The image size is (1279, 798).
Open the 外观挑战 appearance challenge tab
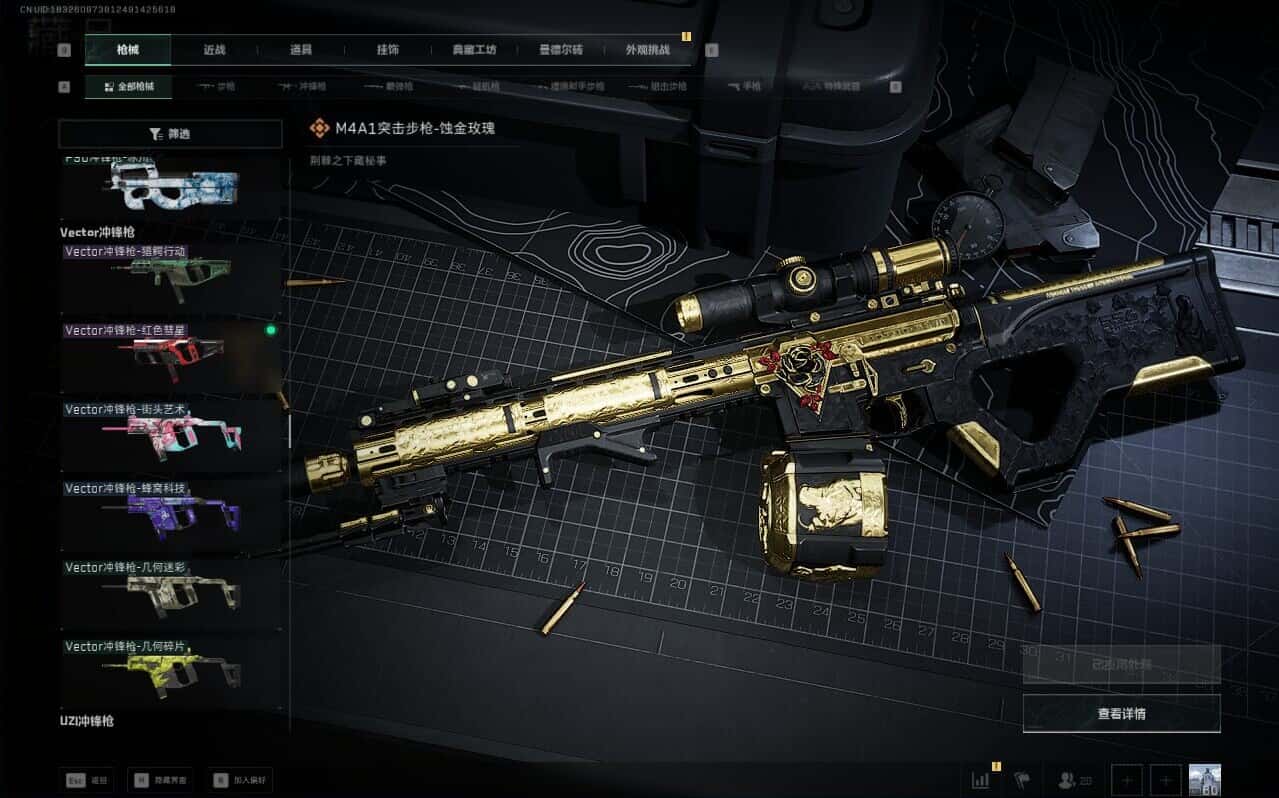tap(647, 49)
